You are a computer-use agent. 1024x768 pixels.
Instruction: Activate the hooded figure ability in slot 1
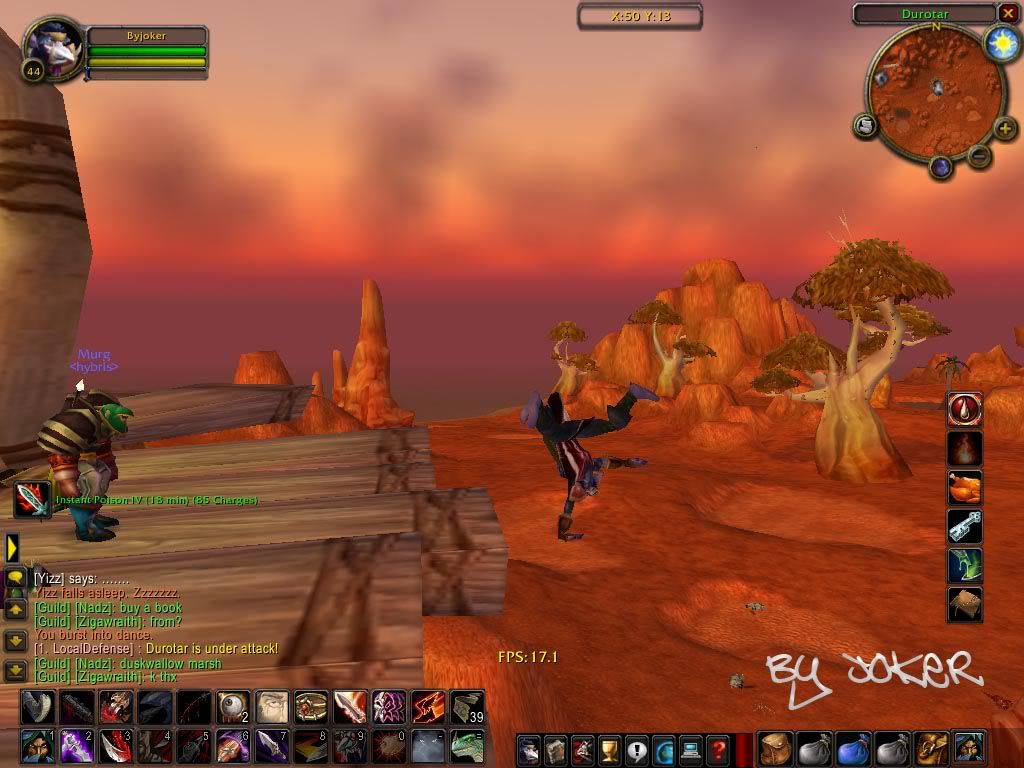click(x=37, y=746)
